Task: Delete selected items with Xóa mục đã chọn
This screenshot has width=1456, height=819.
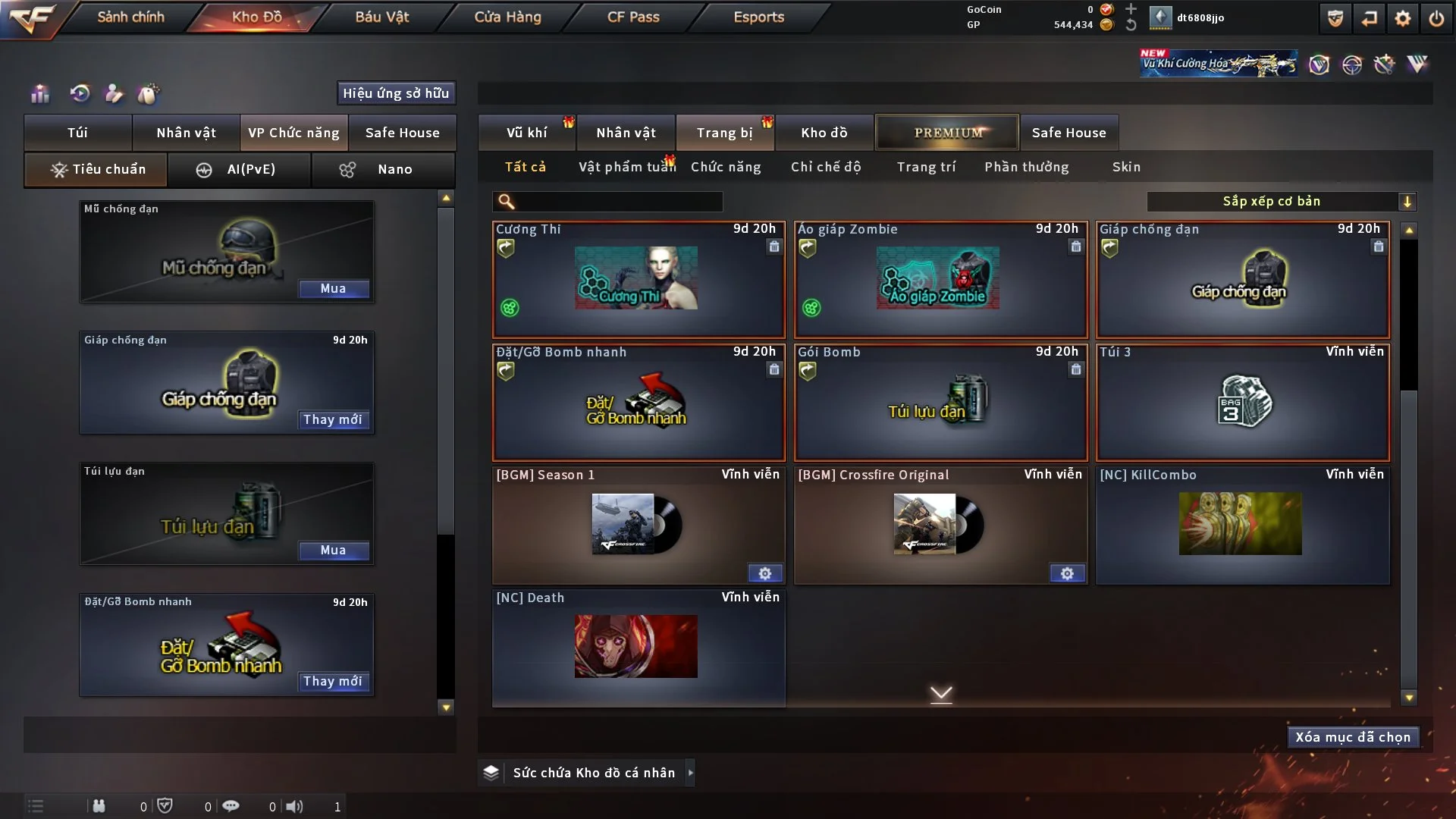Action: [x=1353, y=737]
